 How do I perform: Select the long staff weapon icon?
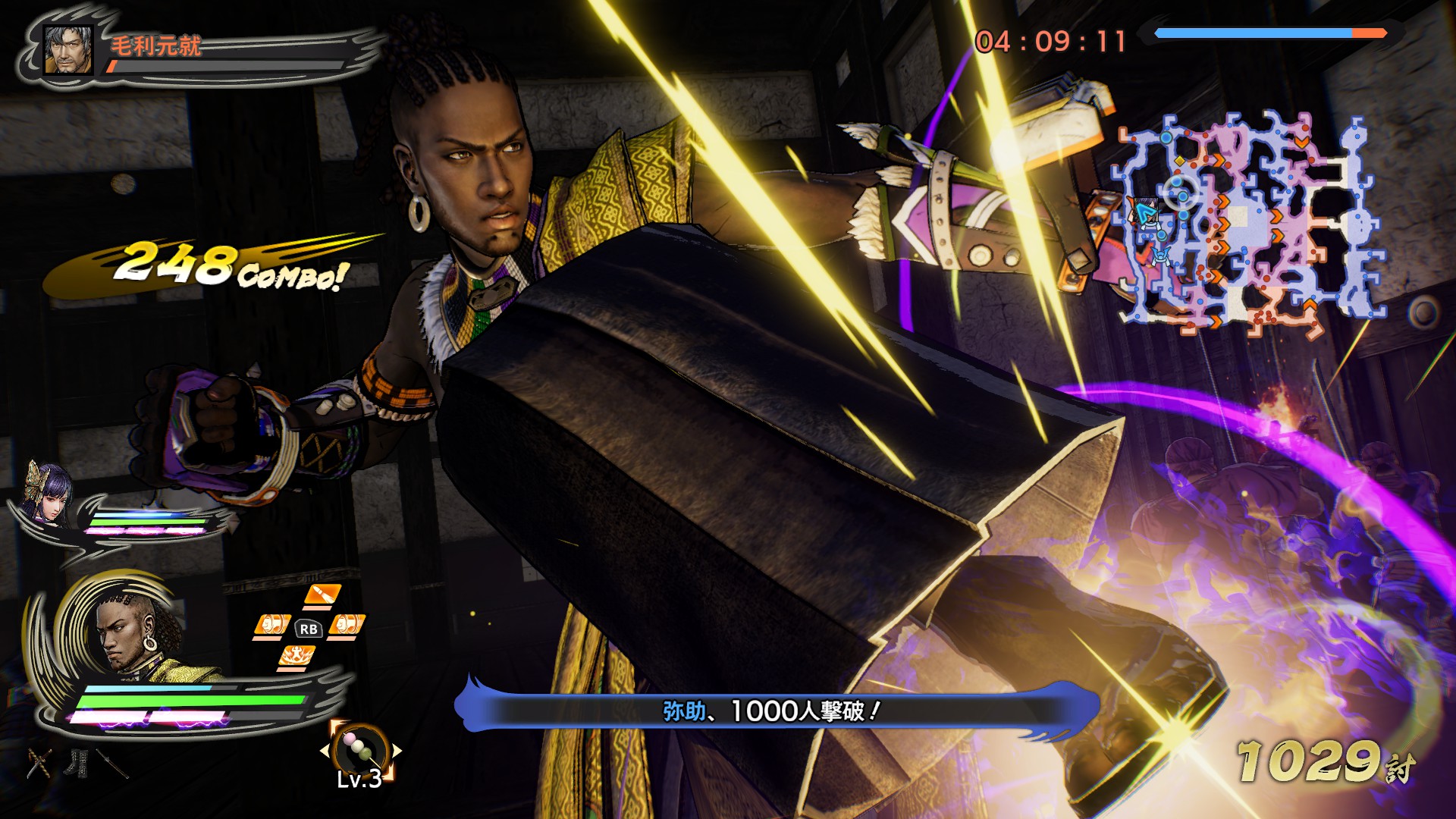click(x=112, y=764)
